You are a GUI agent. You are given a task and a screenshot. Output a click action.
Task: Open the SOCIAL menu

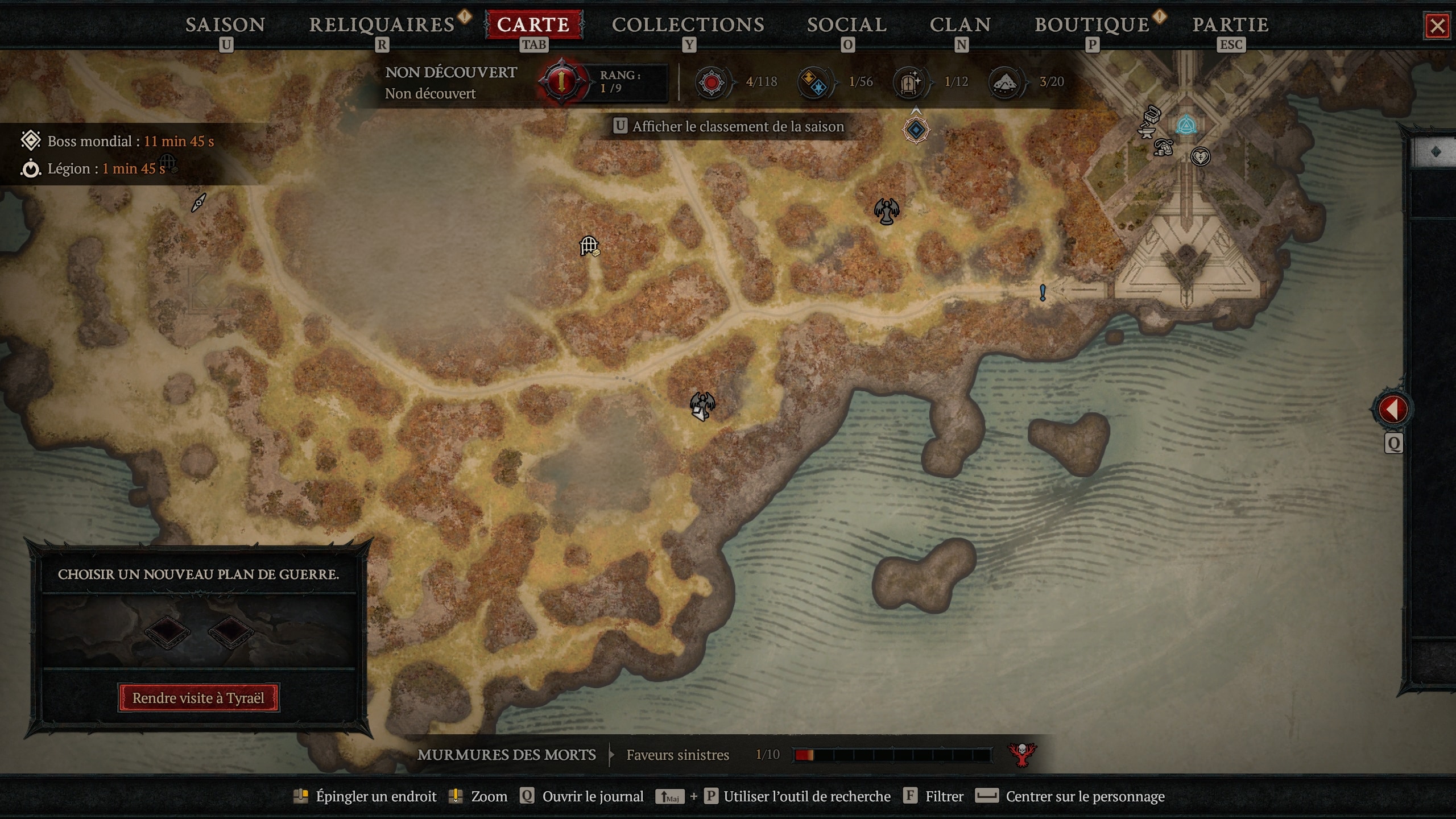[x=846, y=24]
